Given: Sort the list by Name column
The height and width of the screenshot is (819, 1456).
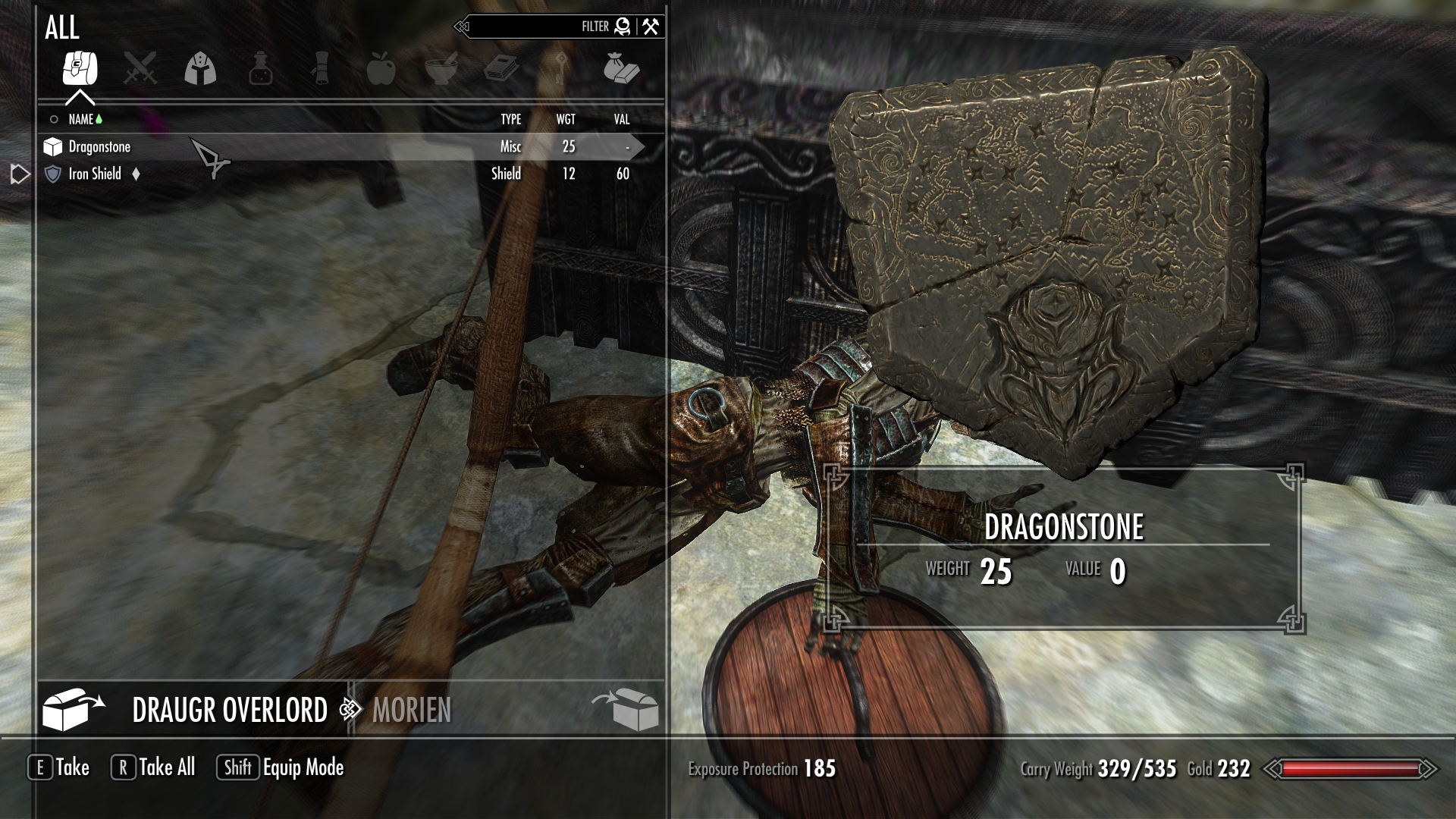Looking at the screenshot, I should (80, 119).
